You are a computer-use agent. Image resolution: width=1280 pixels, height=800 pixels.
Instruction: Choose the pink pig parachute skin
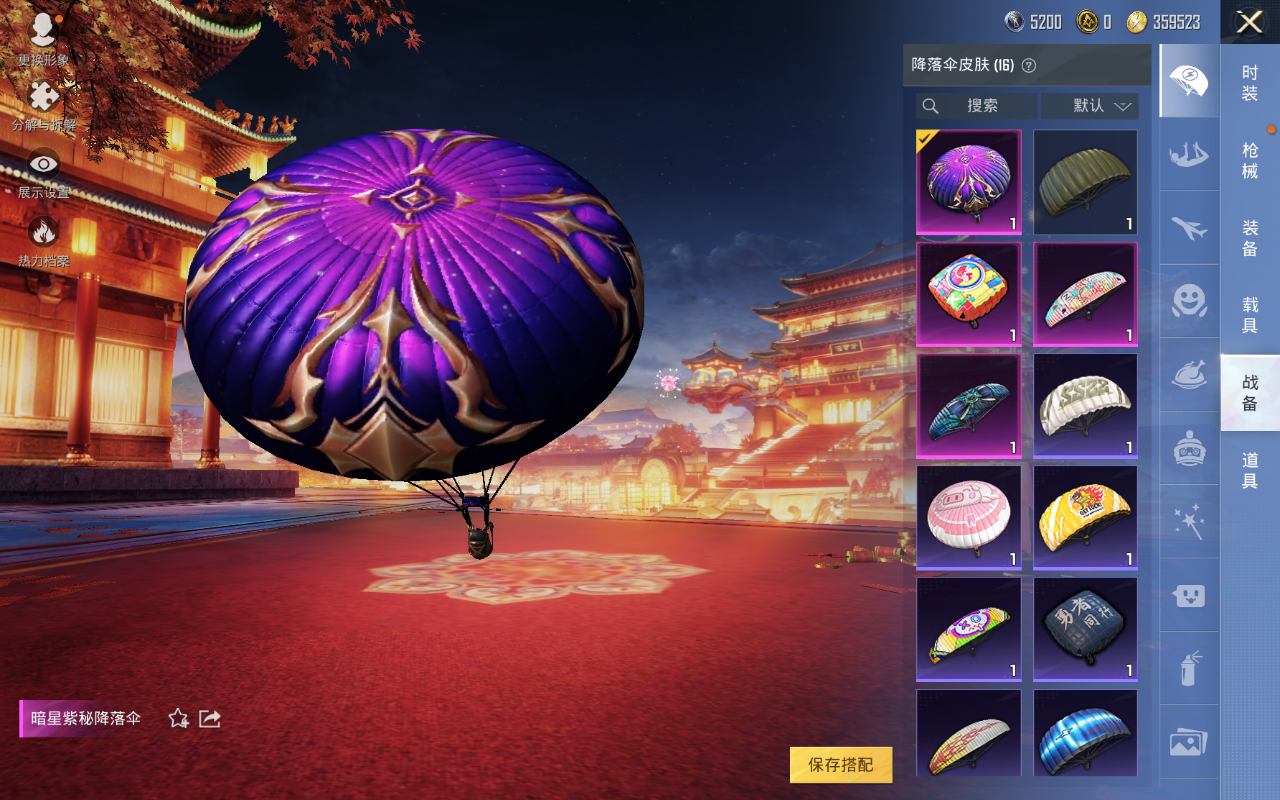968,517
